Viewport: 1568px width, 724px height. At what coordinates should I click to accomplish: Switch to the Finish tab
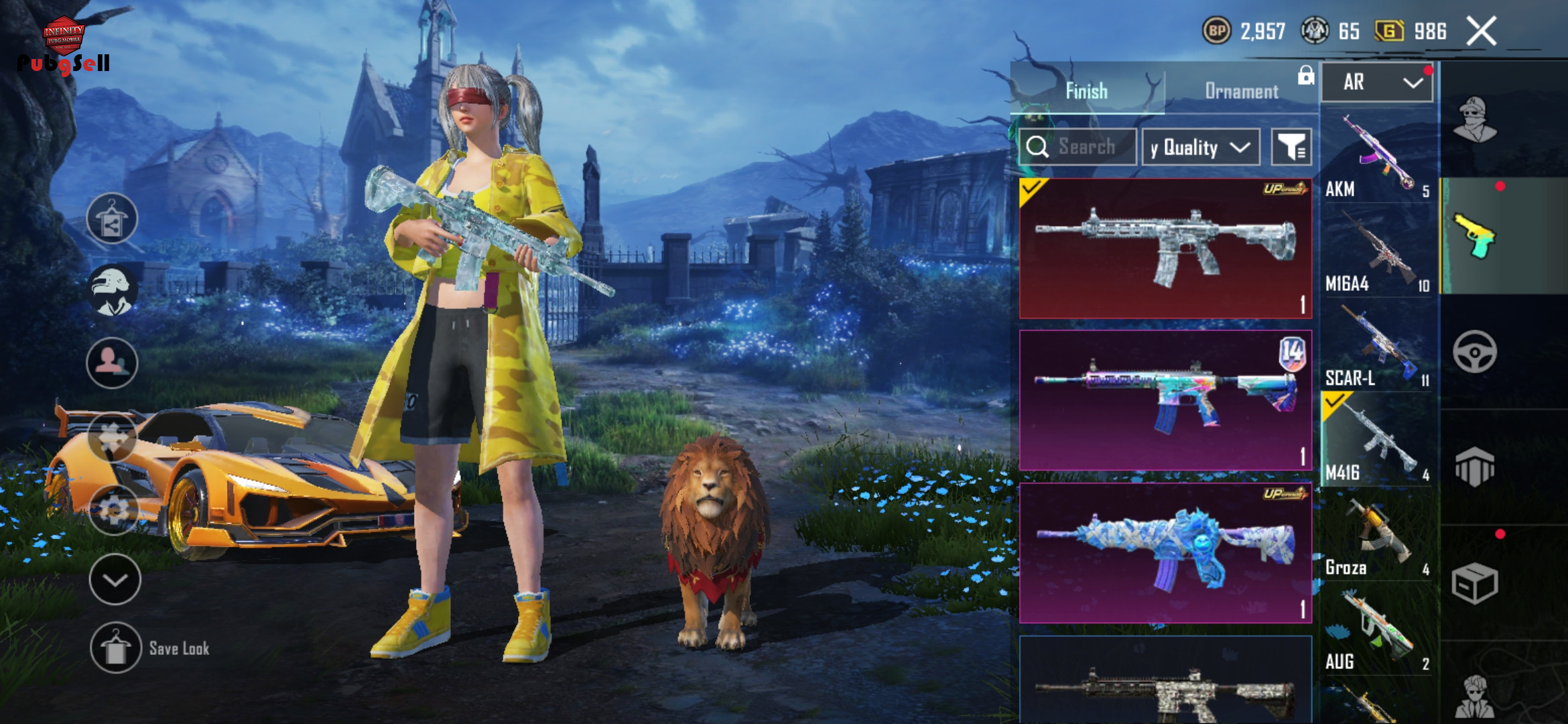coord(1086,91)
